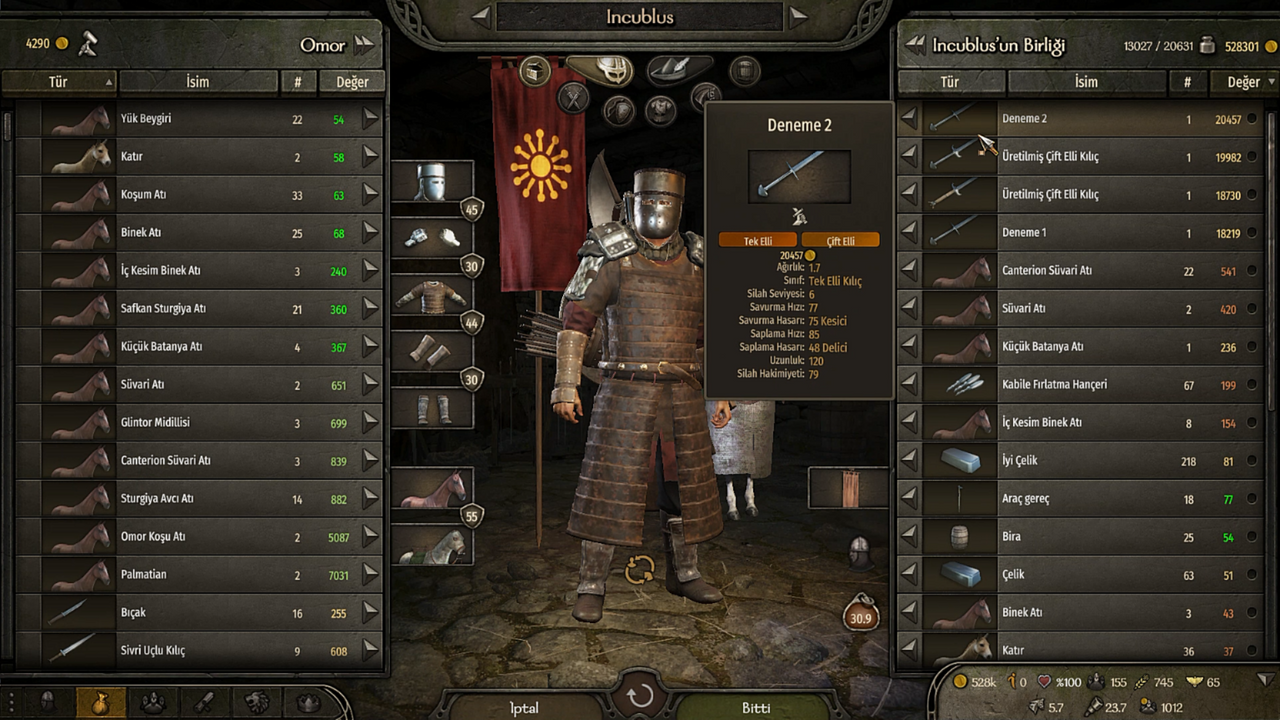Sort left inventory by Tür column
This screenshot has width=1280, height=720.
[66, 82]
